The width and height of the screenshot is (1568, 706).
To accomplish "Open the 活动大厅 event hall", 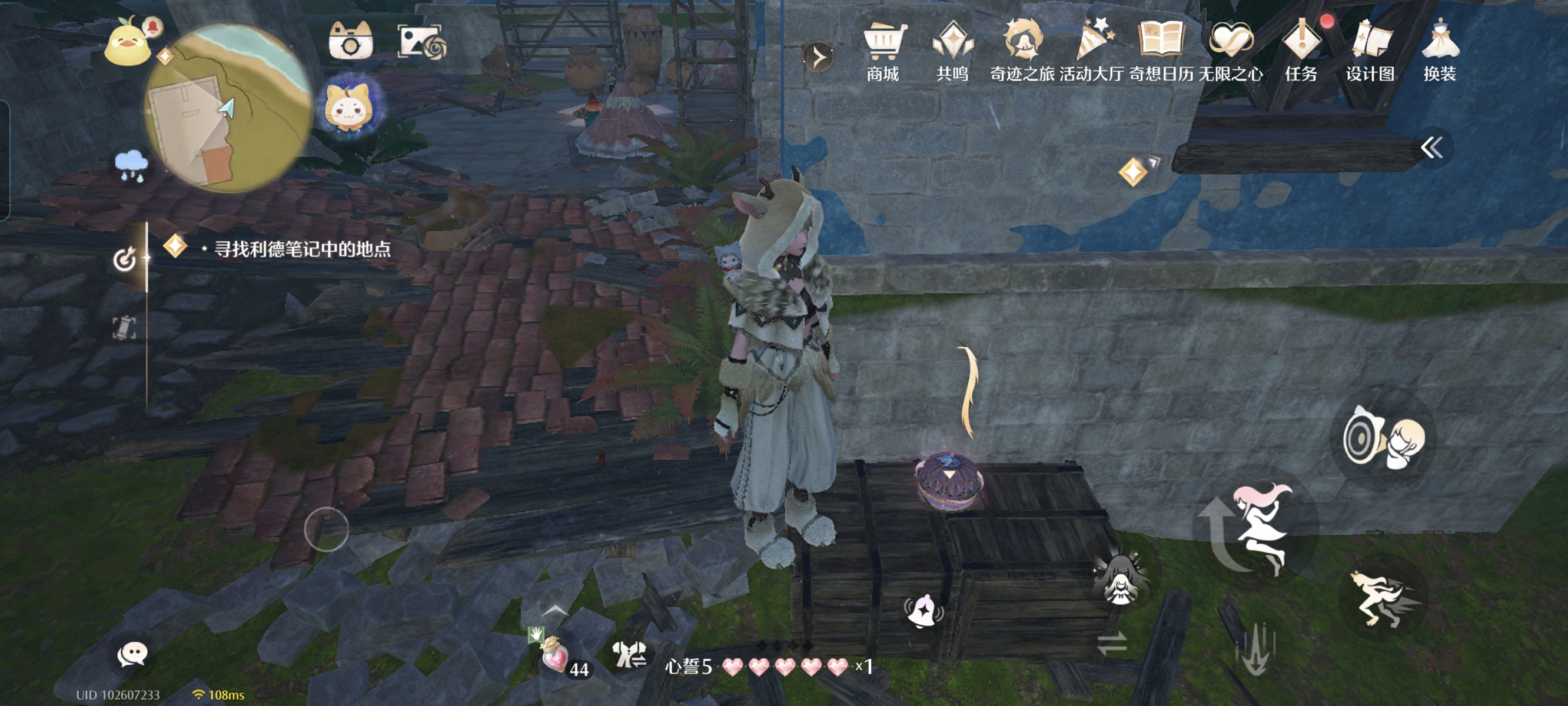I will (x=1092, y=52).
